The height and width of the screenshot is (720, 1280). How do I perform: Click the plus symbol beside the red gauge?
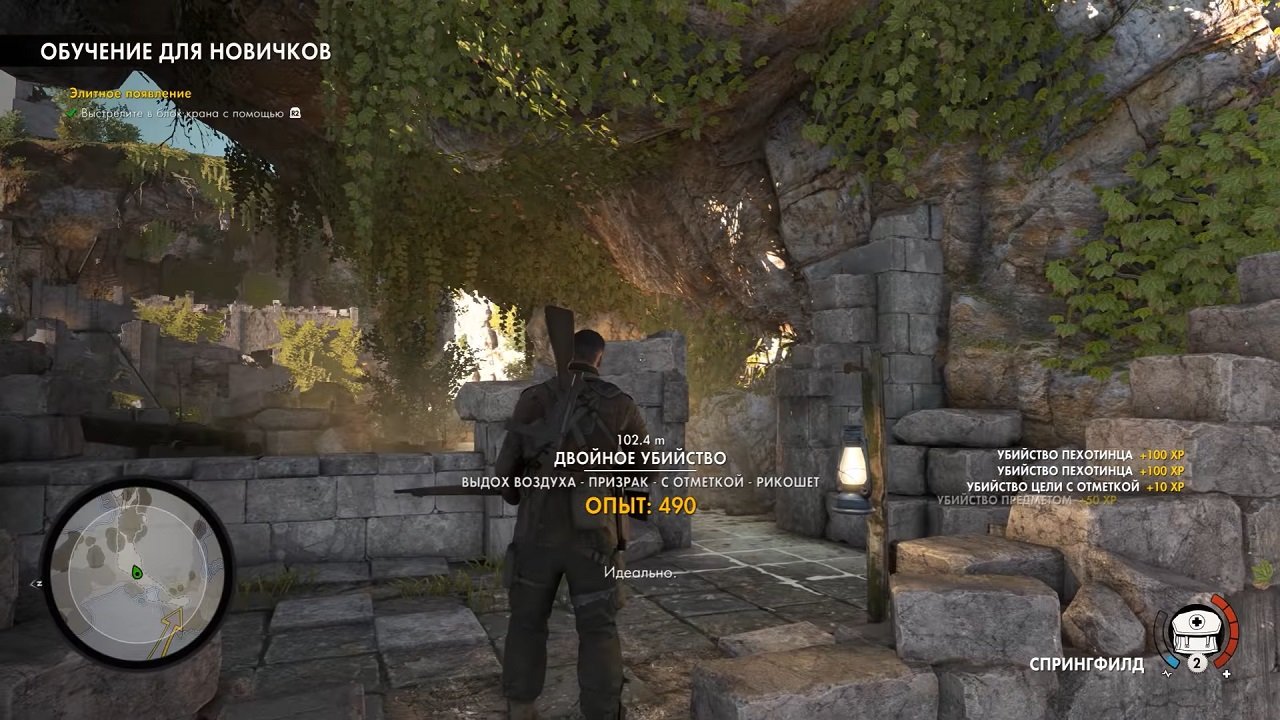tap(1229, 673)
